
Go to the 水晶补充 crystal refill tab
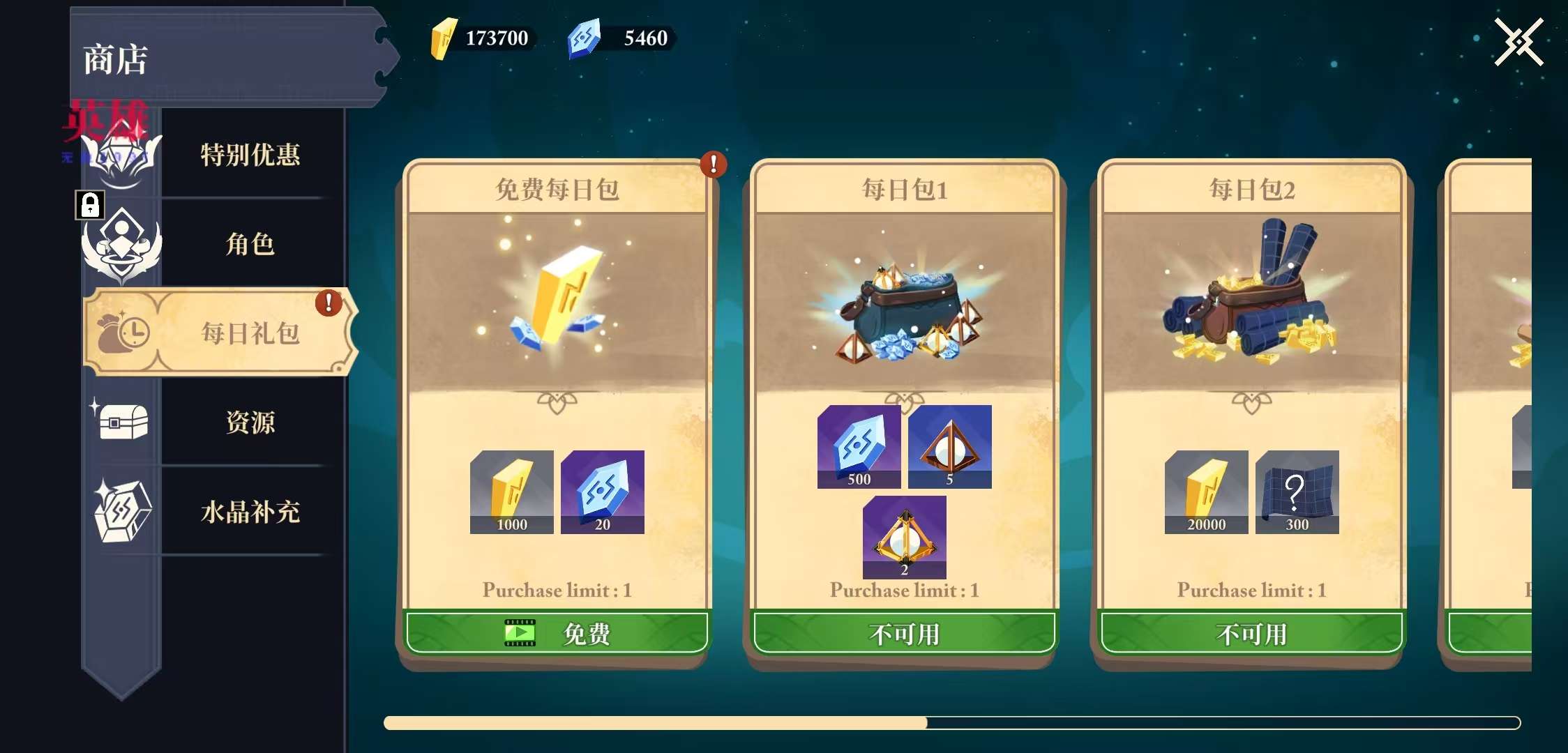click(249, 512)
